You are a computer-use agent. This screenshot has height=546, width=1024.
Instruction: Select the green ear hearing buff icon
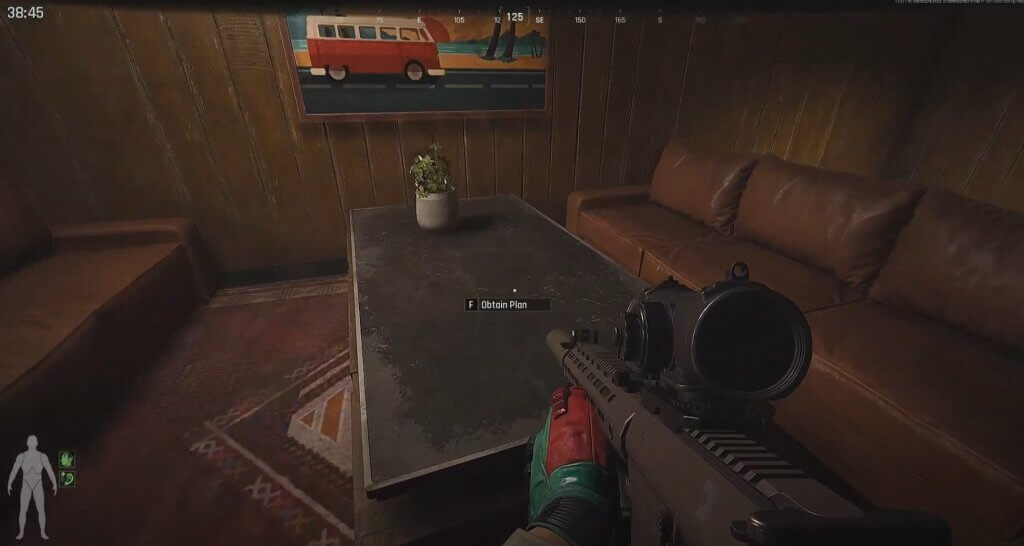[x=67, y=479]
